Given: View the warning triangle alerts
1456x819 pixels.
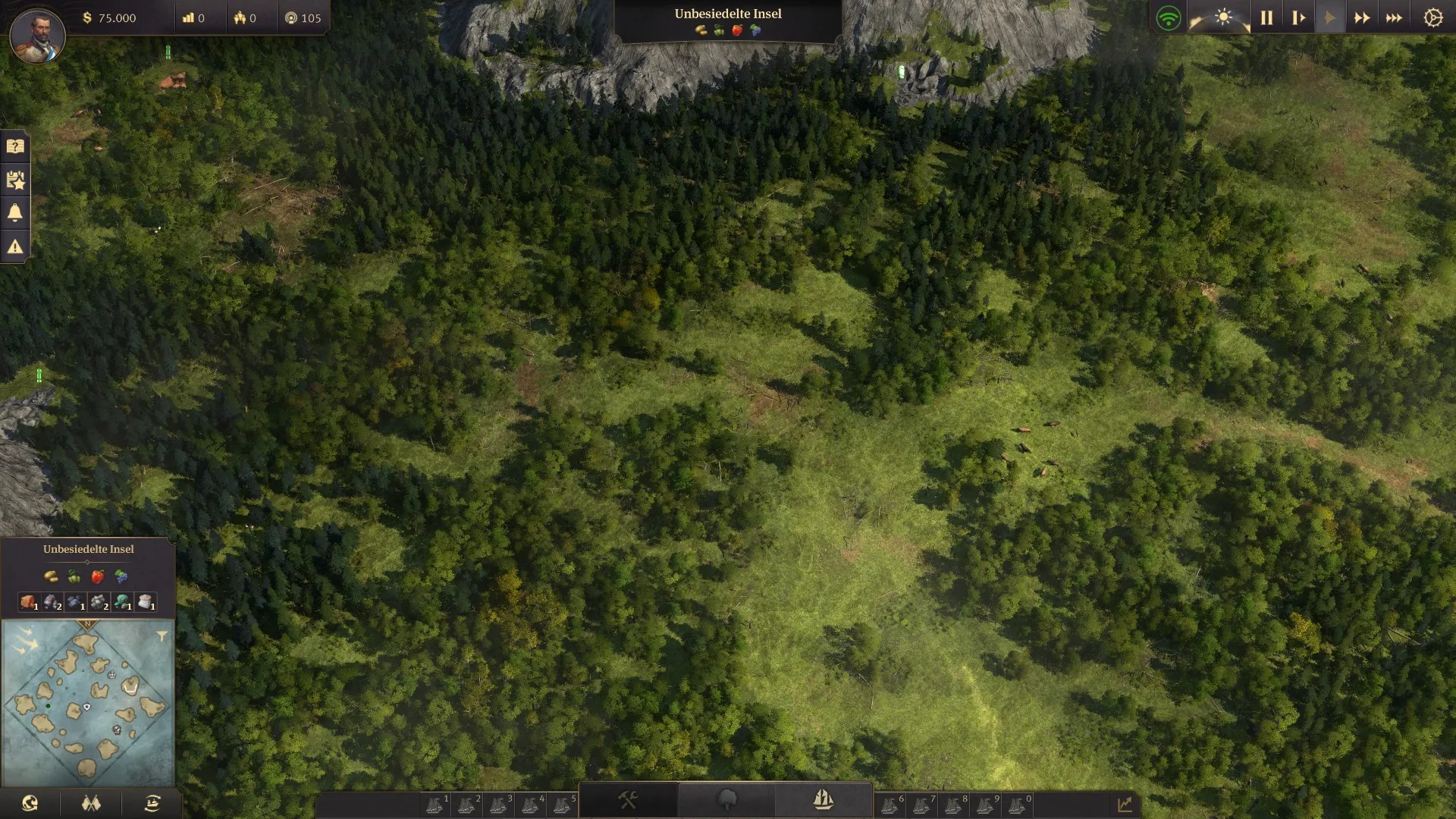Looking at the screenshot, I should coord(15,246).
